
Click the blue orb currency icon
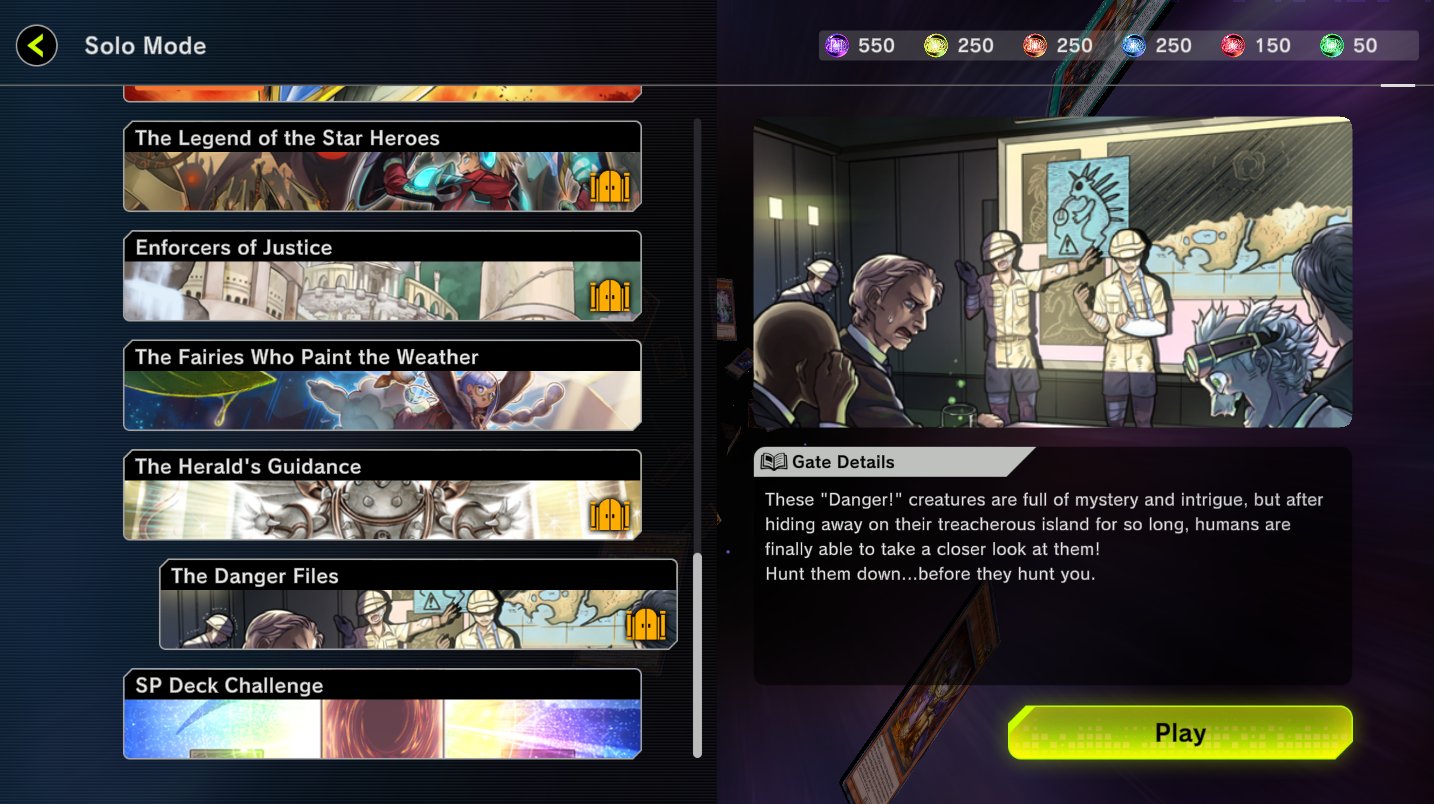tap(1135, 45)
